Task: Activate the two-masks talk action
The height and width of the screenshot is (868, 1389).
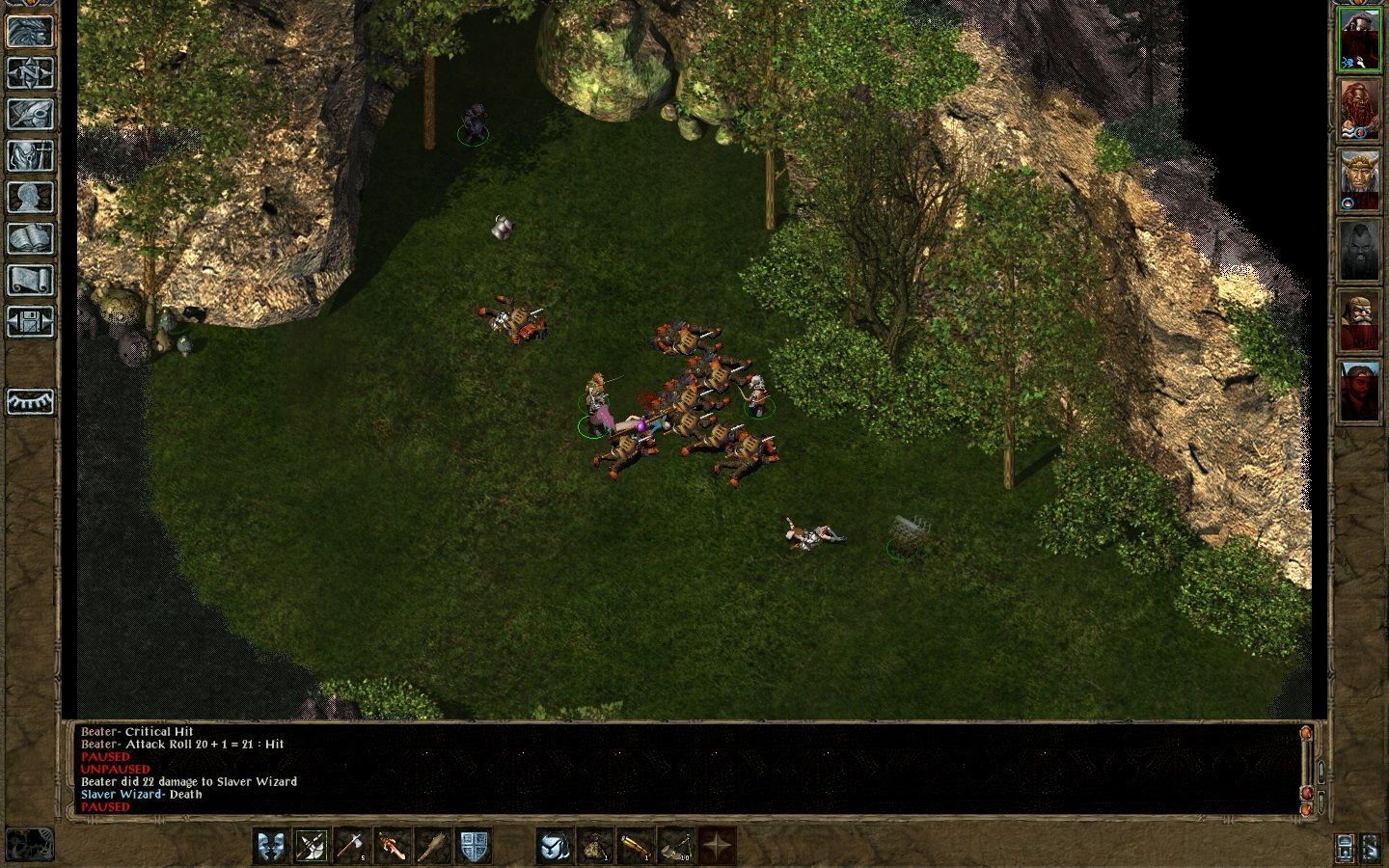Action: tap(271, 846)
